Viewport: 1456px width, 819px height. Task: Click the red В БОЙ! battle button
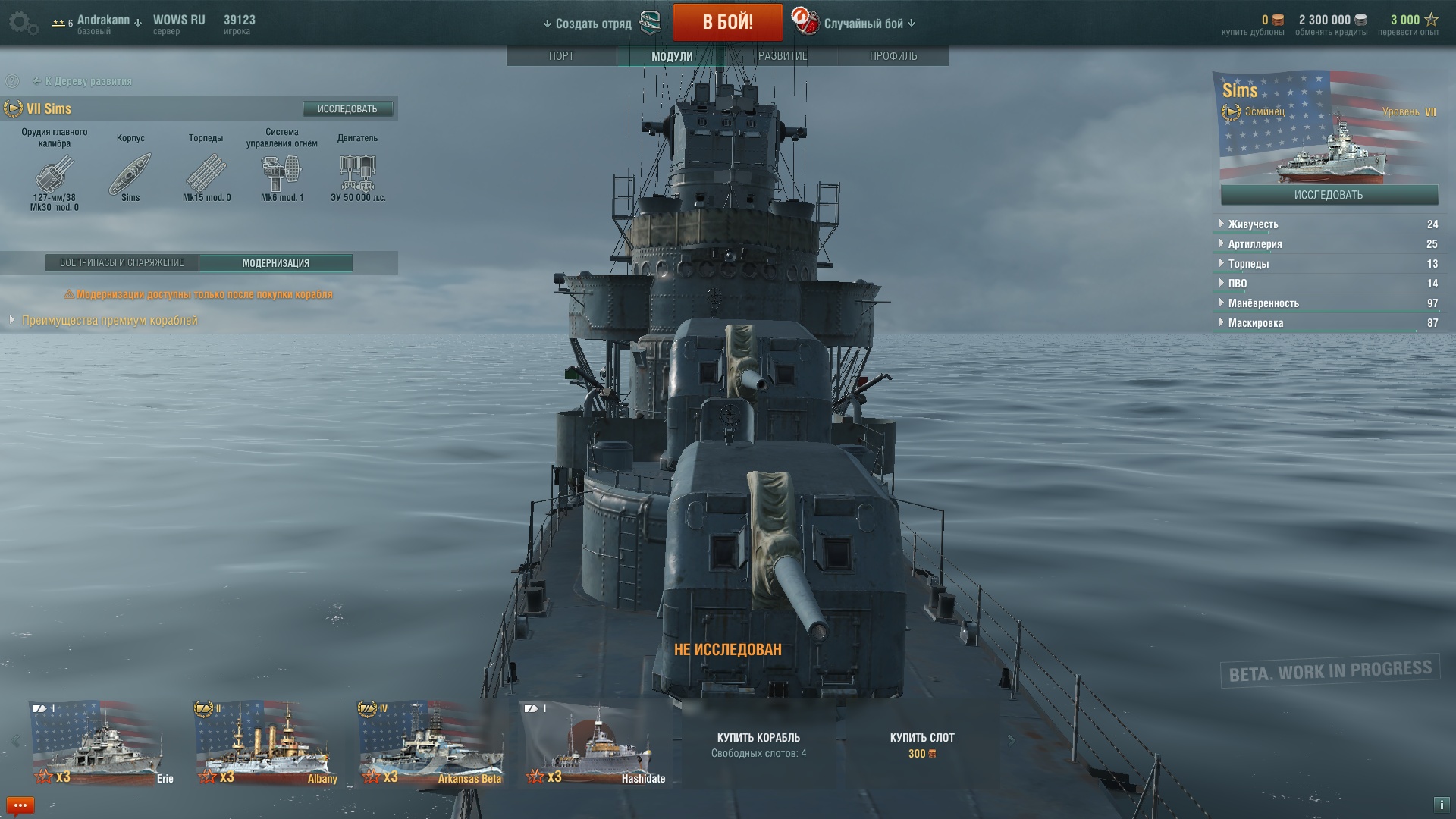coord(727,22)
